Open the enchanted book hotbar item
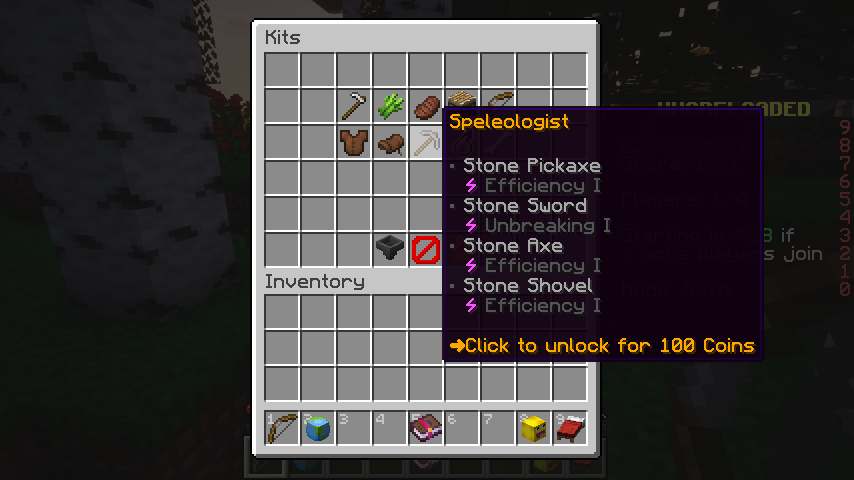The height and width of the screenshot is (480, 854). (x=426, y=428)
